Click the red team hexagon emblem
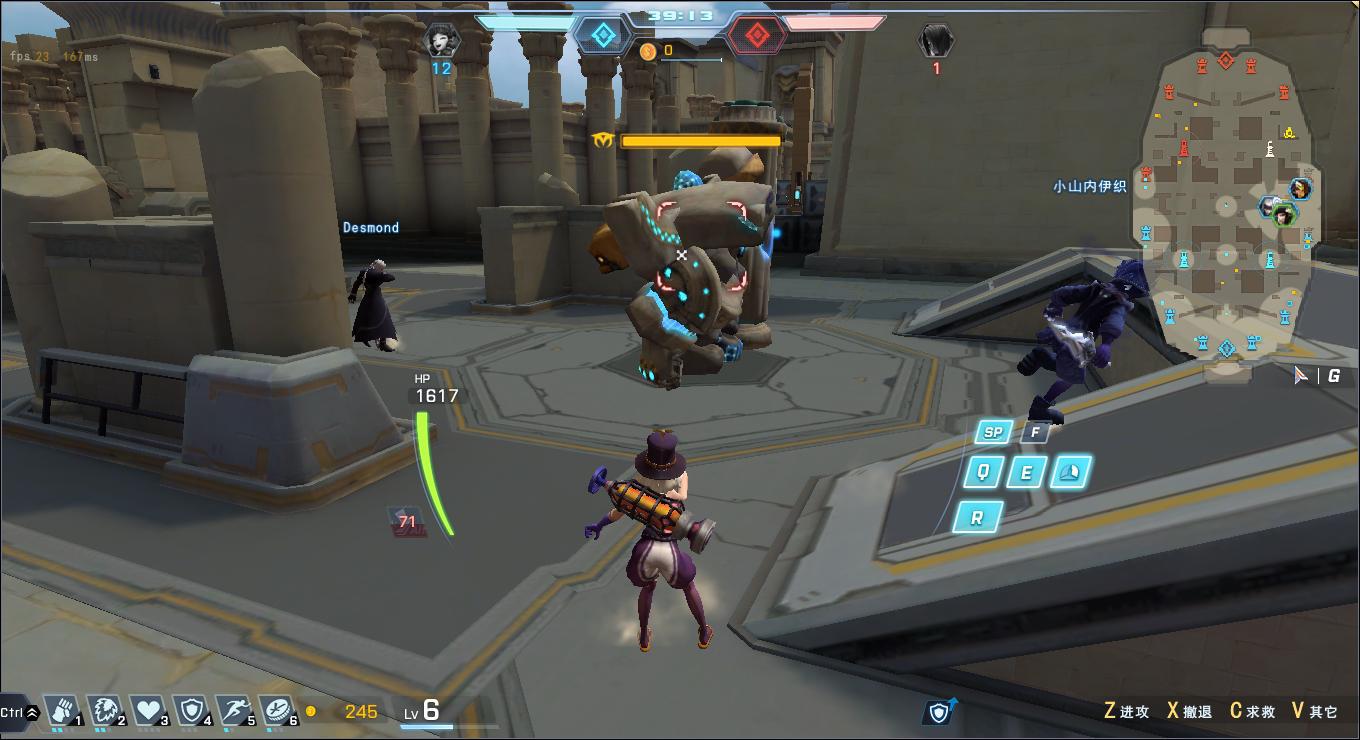Screen dimensions: 1360x740 [757, 36]
